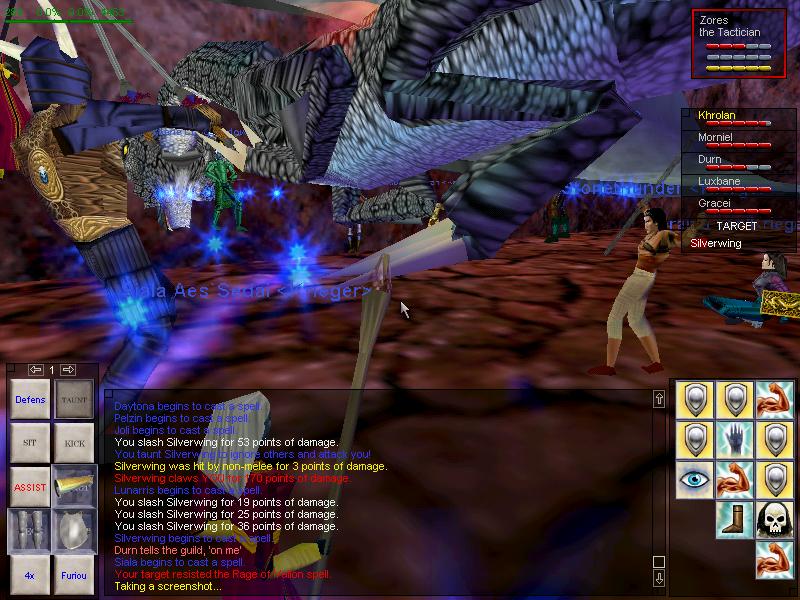Click the eye buff icon
The image size is (800, 600).
(695, 480)
